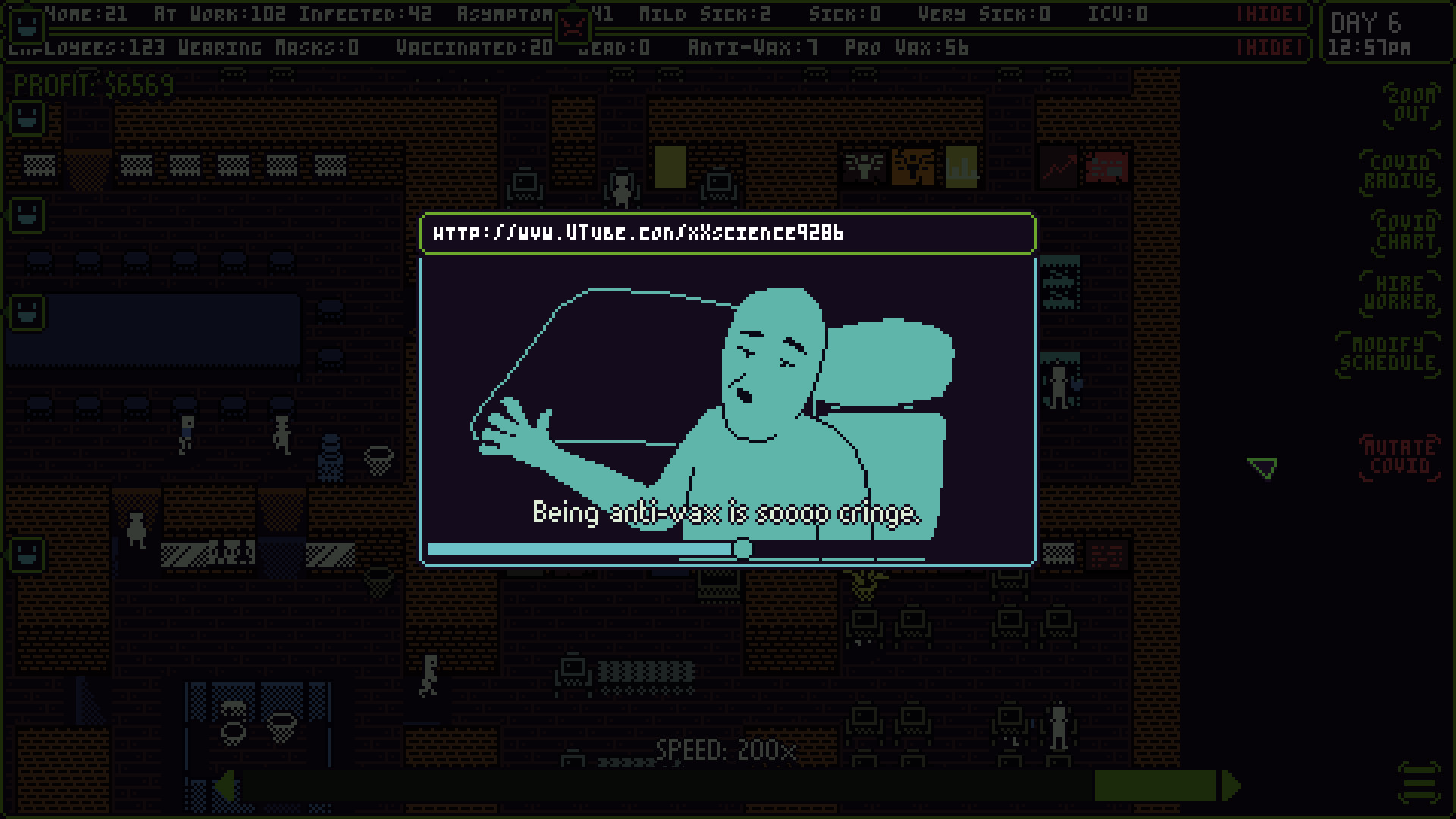Hide the infection statistics bar
Screen dimensions: 1456x819
pos(1268,13)
